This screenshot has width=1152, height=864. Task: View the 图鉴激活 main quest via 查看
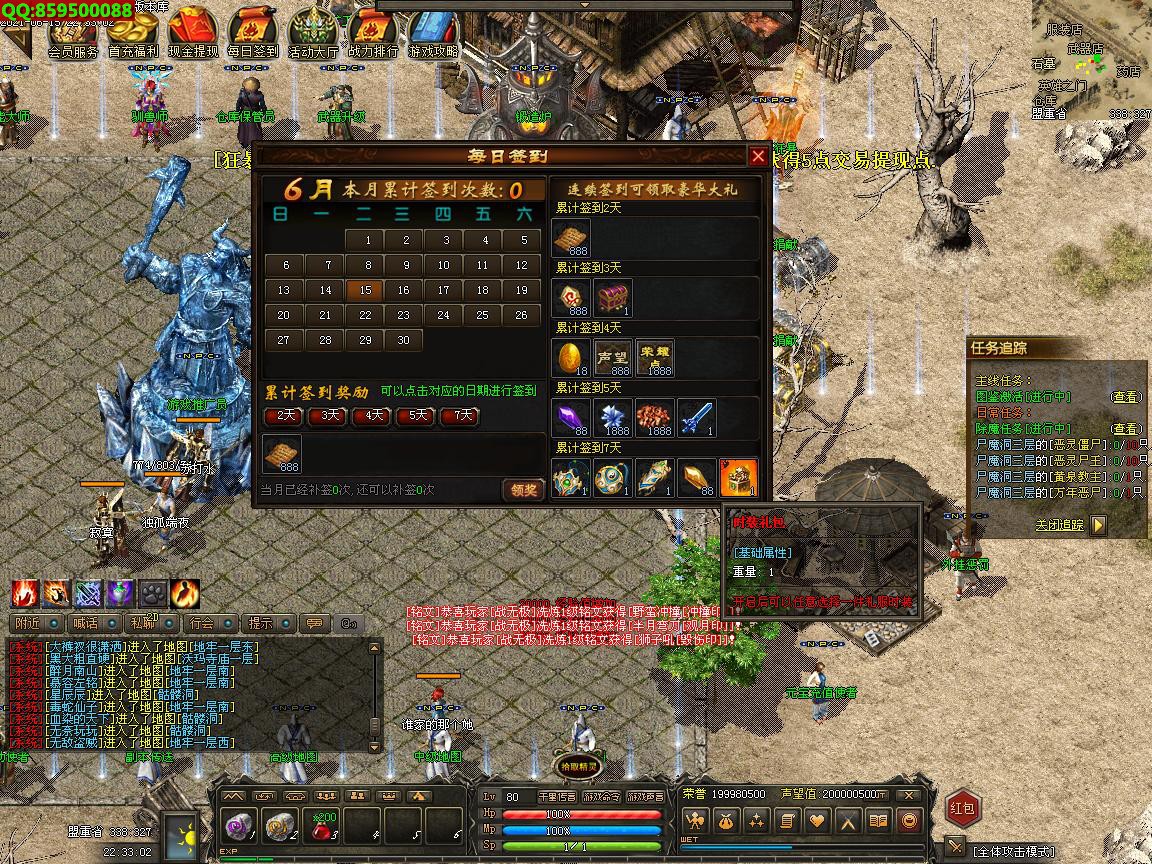(x=1125, y=397)
